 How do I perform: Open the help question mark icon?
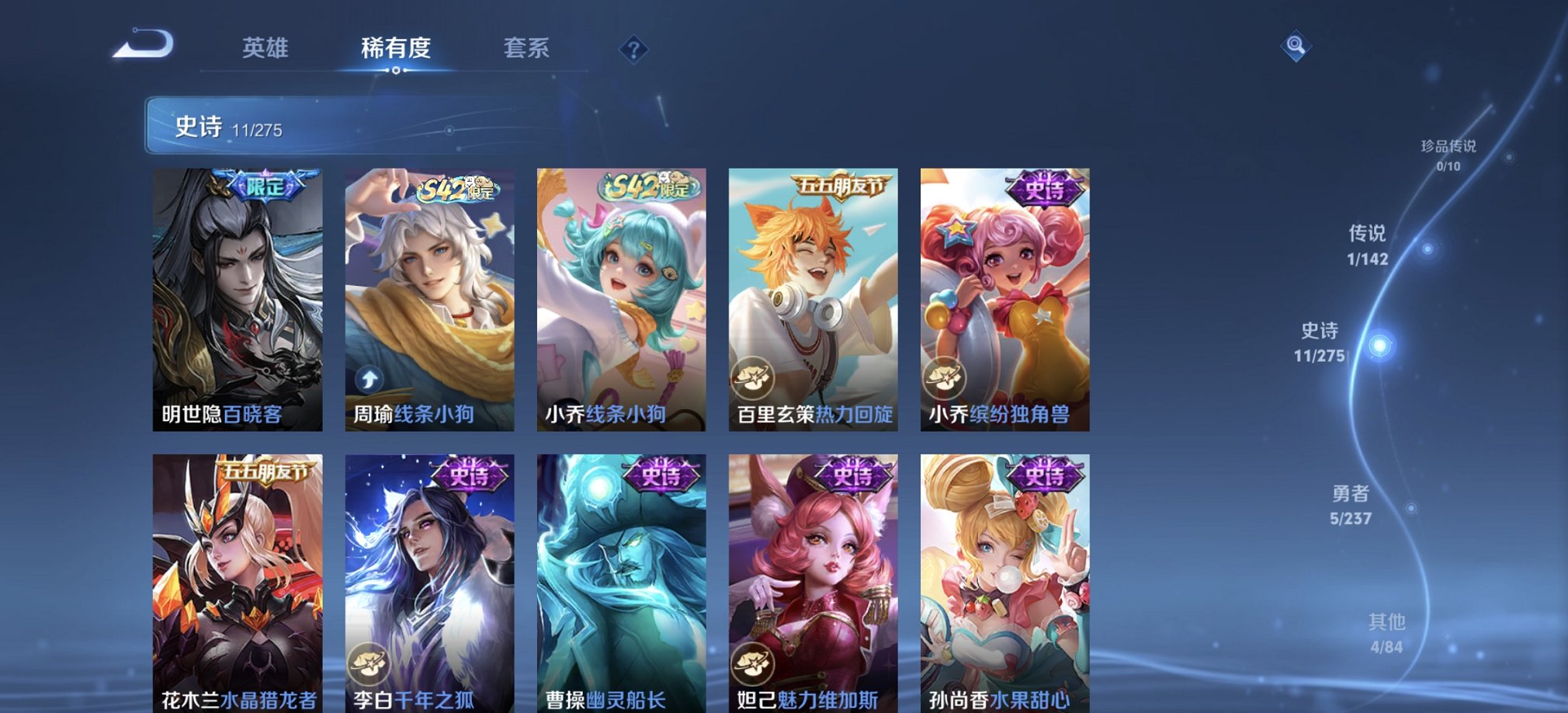pyautogui.click(x=633, y=51)
